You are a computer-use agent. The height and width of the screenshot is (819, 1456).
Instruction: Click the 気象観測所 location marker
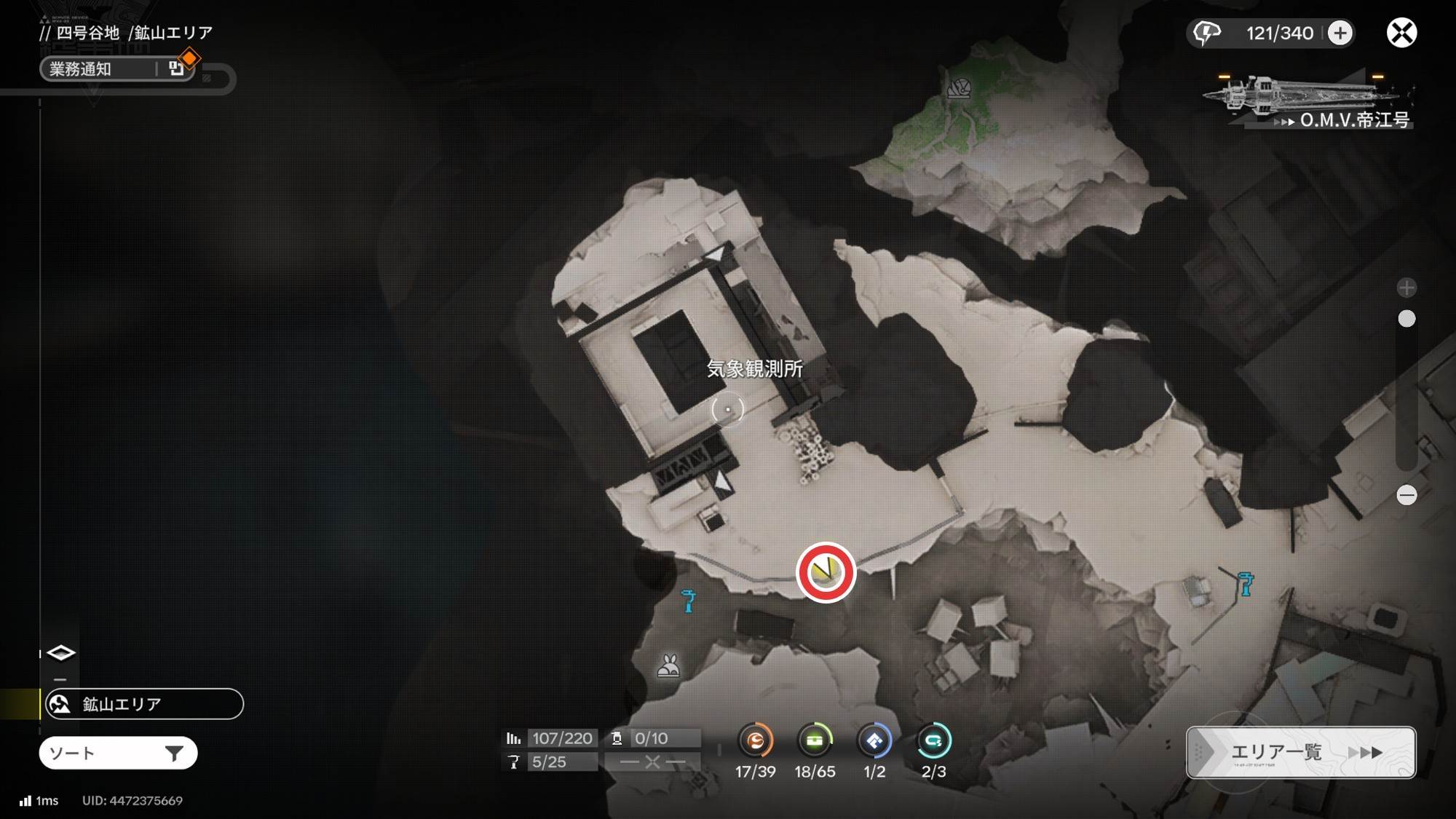click(x=728, y=409)
